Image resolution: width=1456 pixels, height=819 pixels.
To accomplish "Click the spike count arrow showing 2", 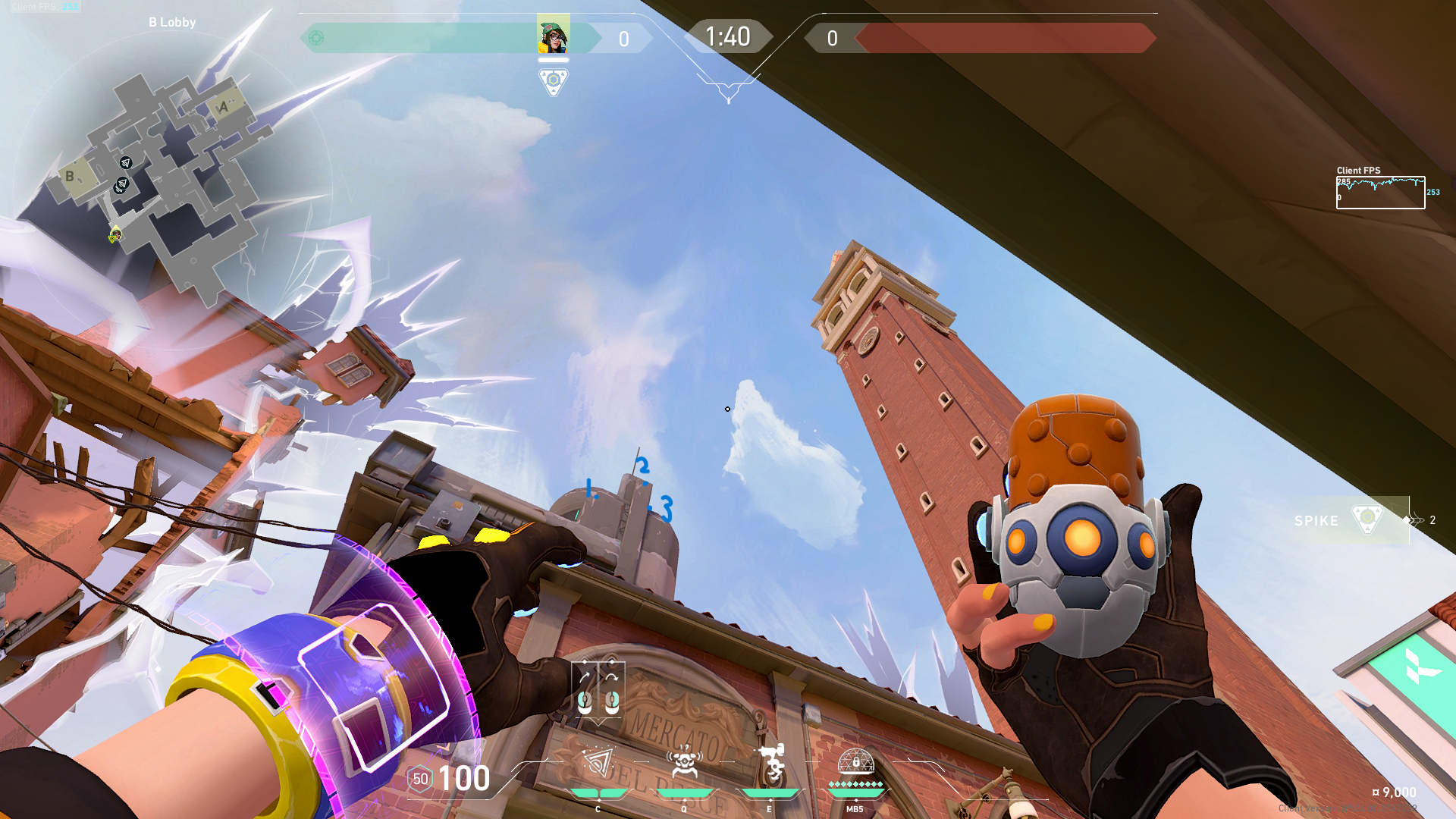I will pyautogui.click(x=1415, y=520).
